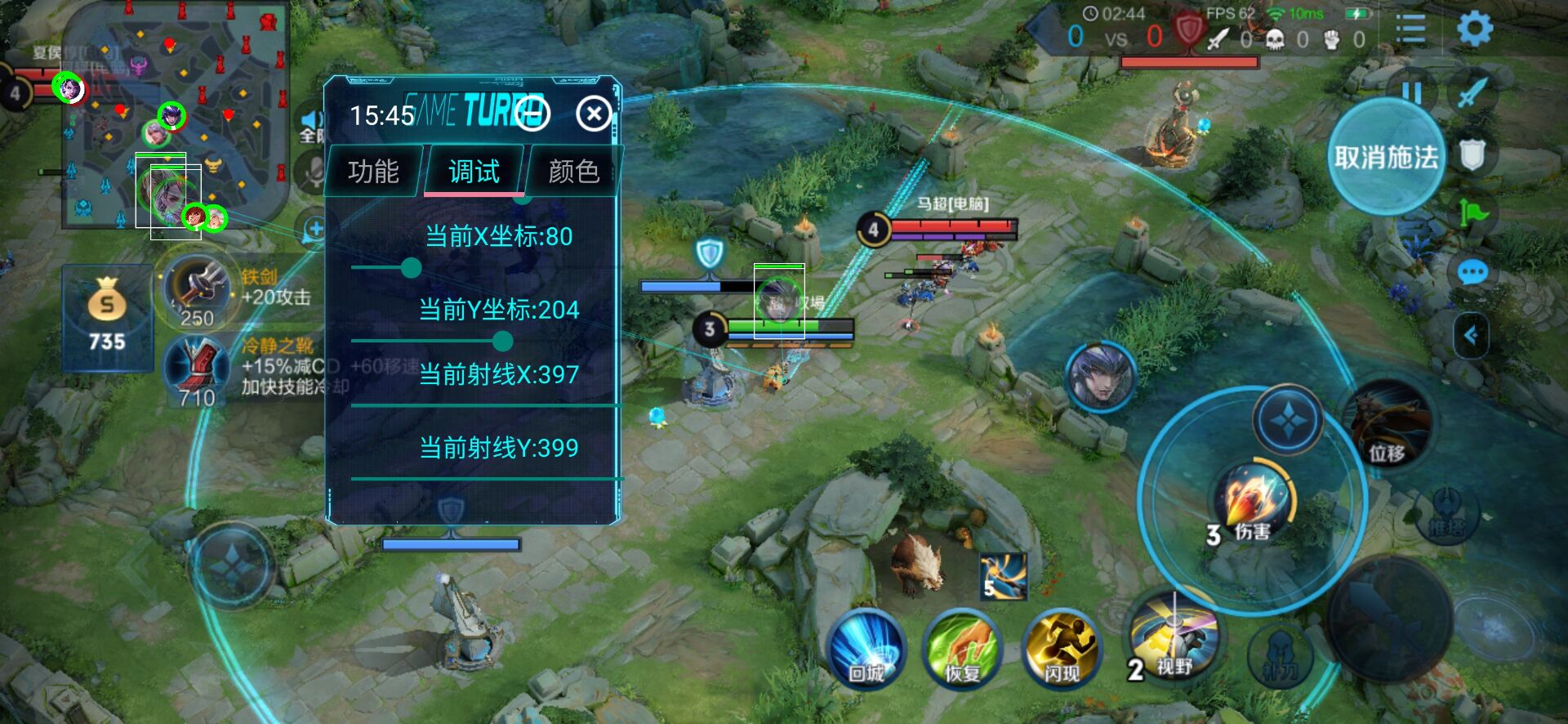Open the chat bubble quick messages
Screen dimensions: 1568x724
tap(1472, 271)
